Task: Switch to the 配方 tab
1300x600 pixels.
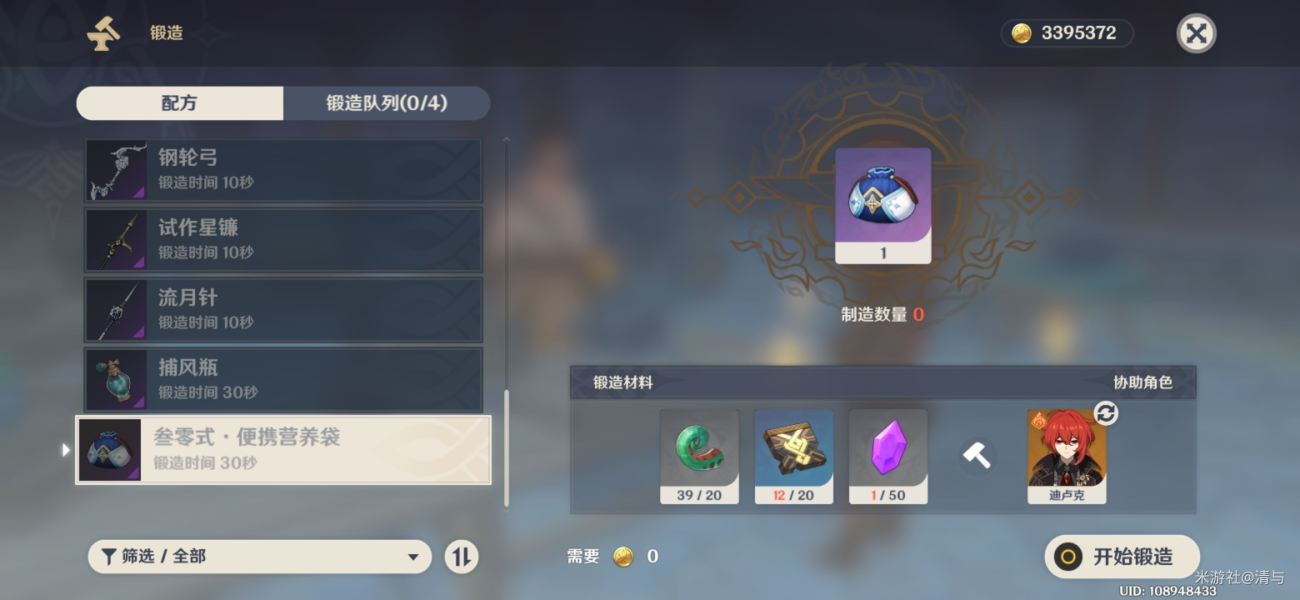Action: tap(180, 103)
